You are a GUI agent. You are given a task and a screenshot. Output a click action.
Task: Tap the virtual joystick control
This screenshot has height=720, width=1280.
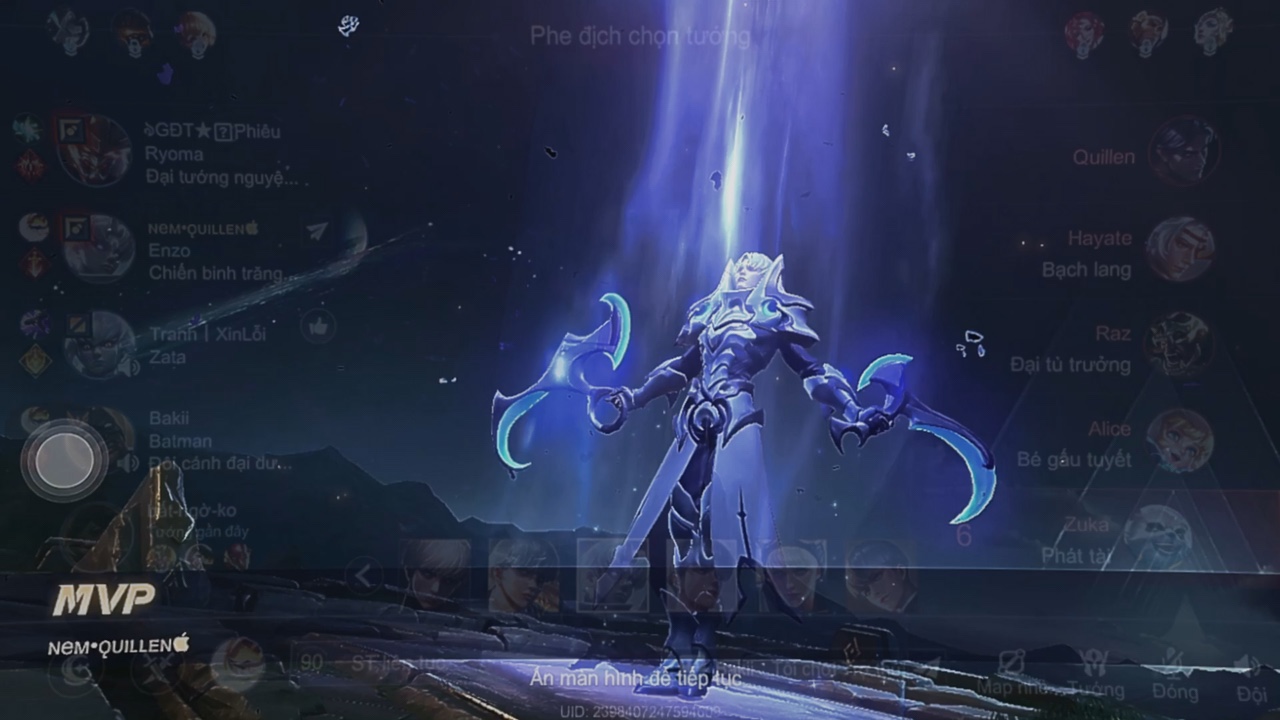(64, 461)
